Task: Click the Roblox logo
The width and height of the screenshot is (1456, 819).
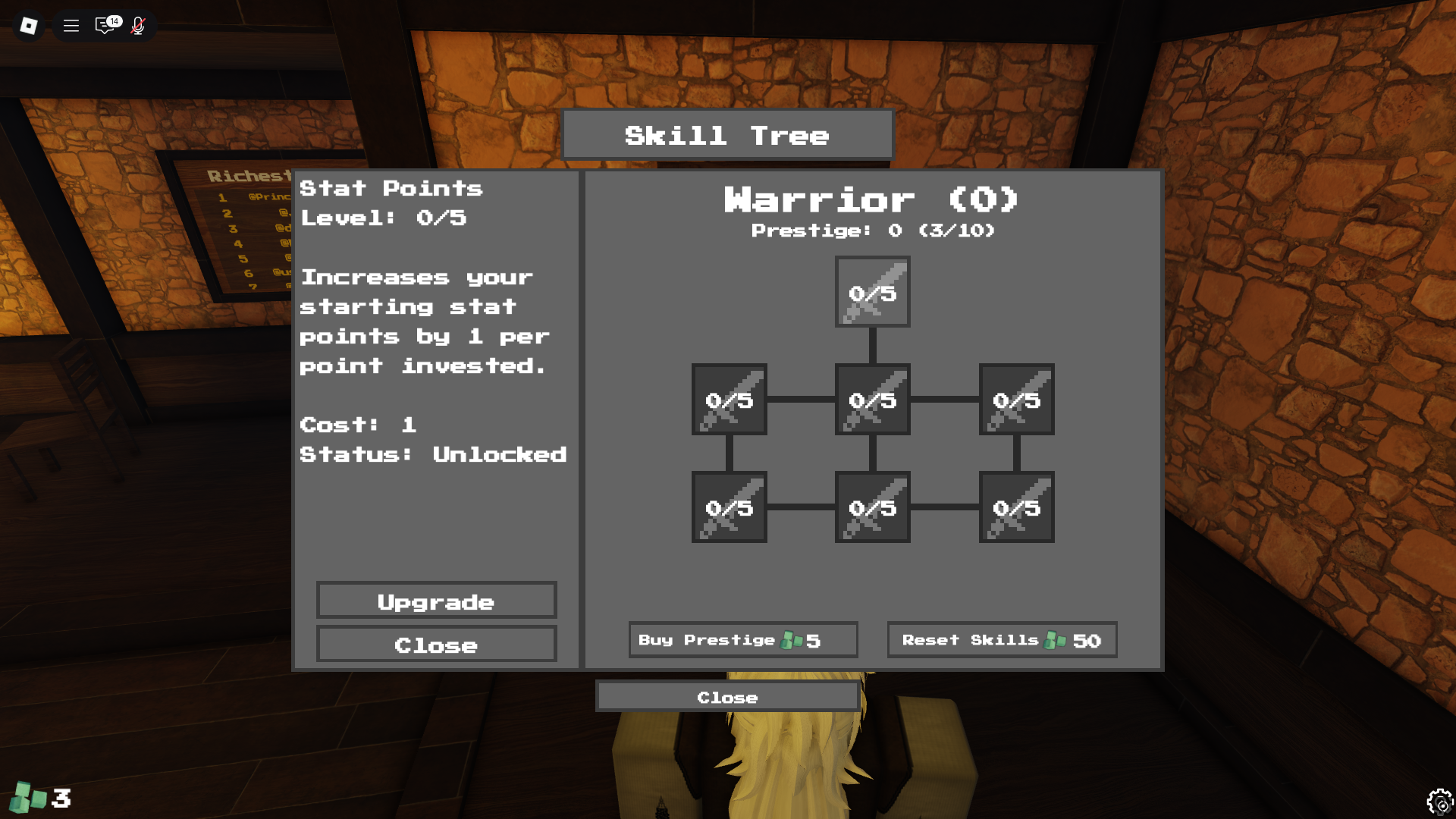Action: [x=27, y=25]
